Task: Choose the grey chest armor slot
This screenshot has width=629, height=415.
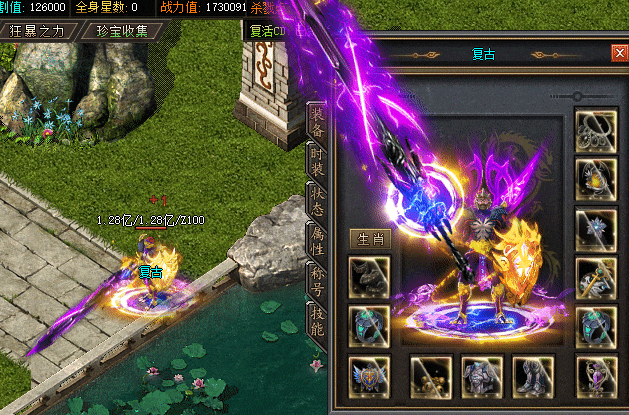Action: (x=481, y=375)
